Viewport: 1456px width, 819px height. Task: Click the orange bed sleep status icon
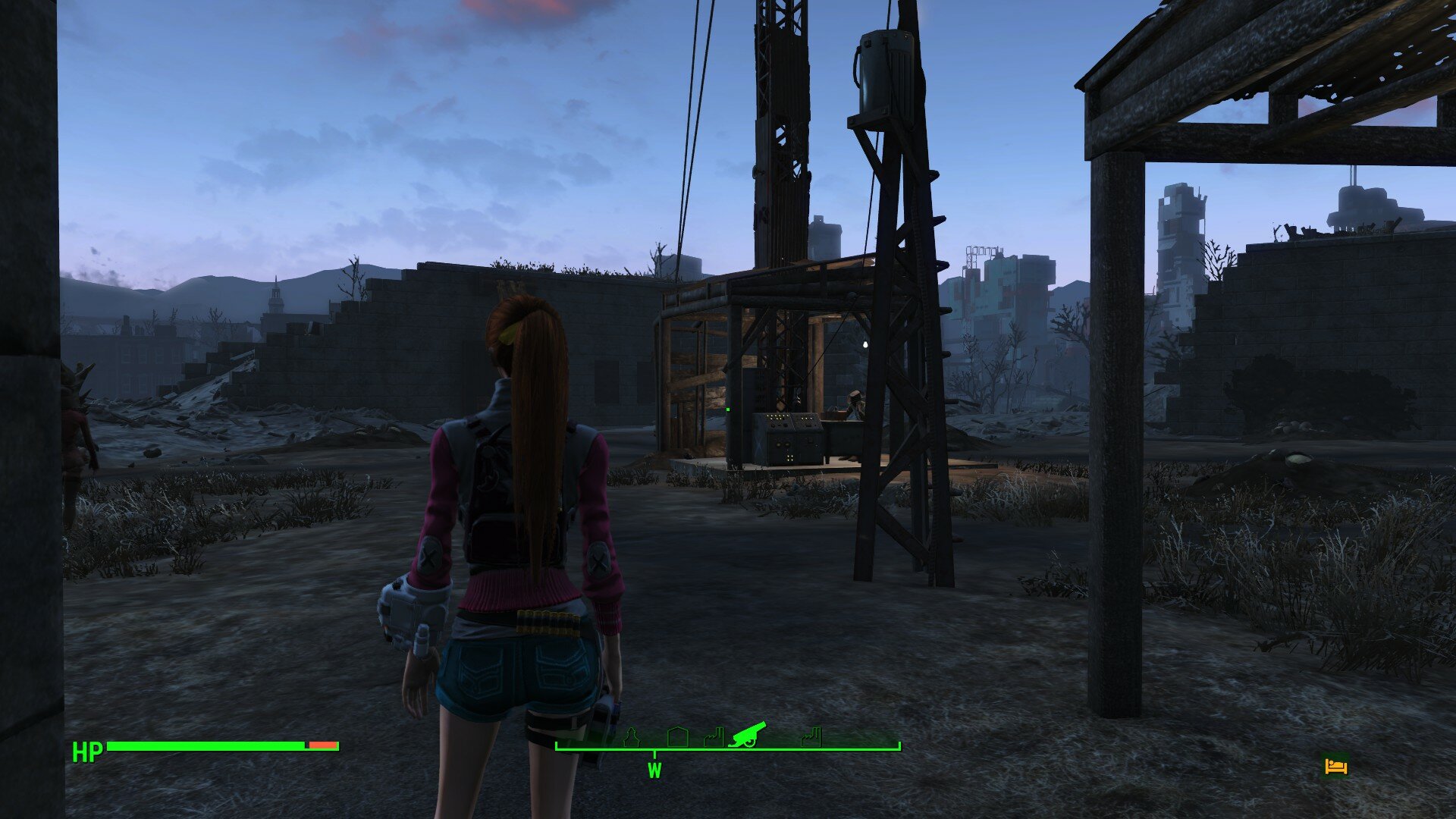click(1335, 766)
